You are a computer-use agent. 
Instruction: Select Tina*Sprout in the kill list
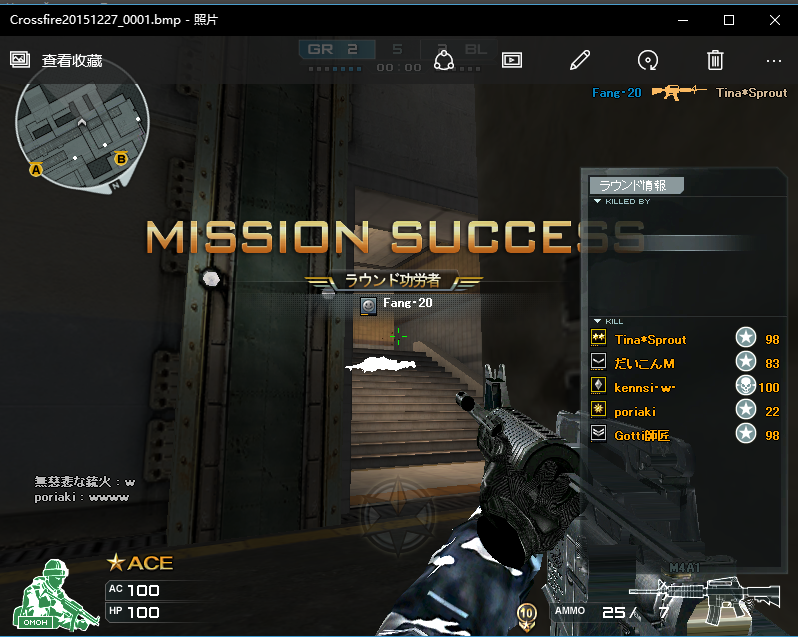650,340
